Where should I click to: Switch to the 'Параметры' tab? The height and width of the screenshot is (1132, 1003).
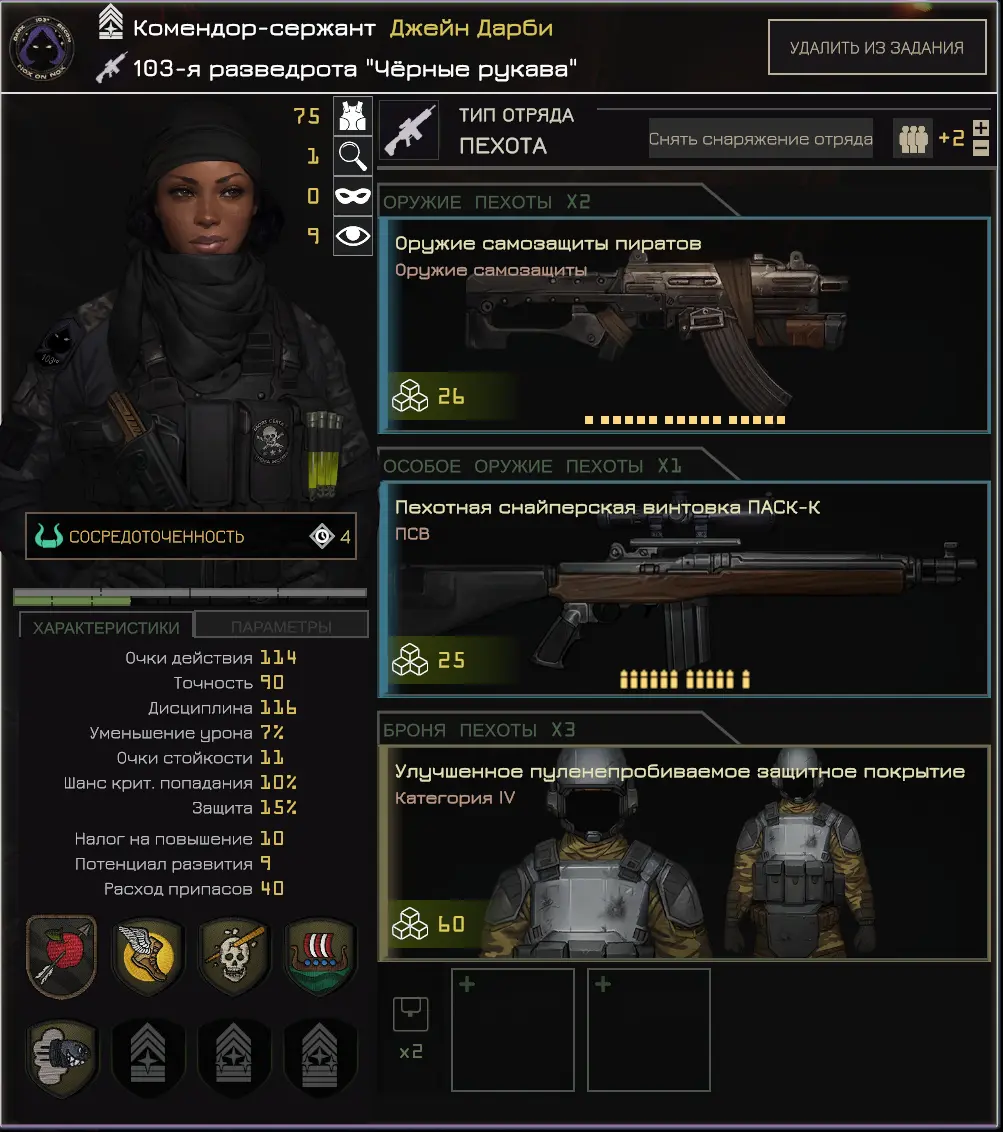tap(281, 627)
